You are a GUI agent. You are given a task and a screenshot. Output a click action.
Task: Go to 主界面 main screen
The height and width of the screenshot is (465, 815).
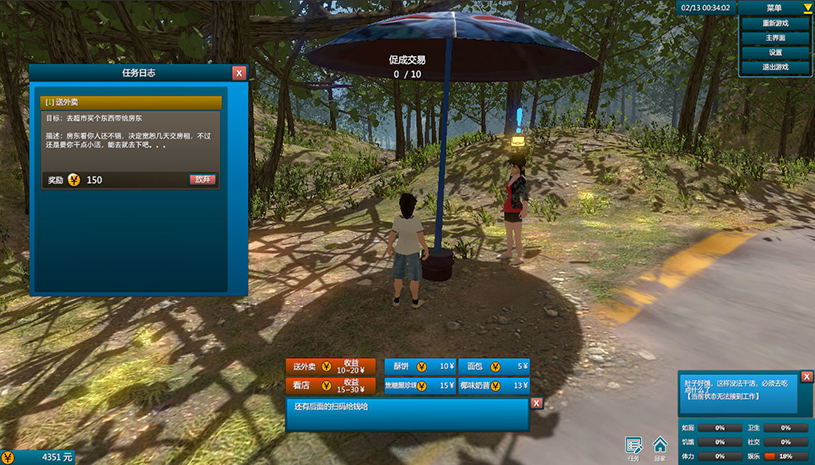click(x=776, y=38)
